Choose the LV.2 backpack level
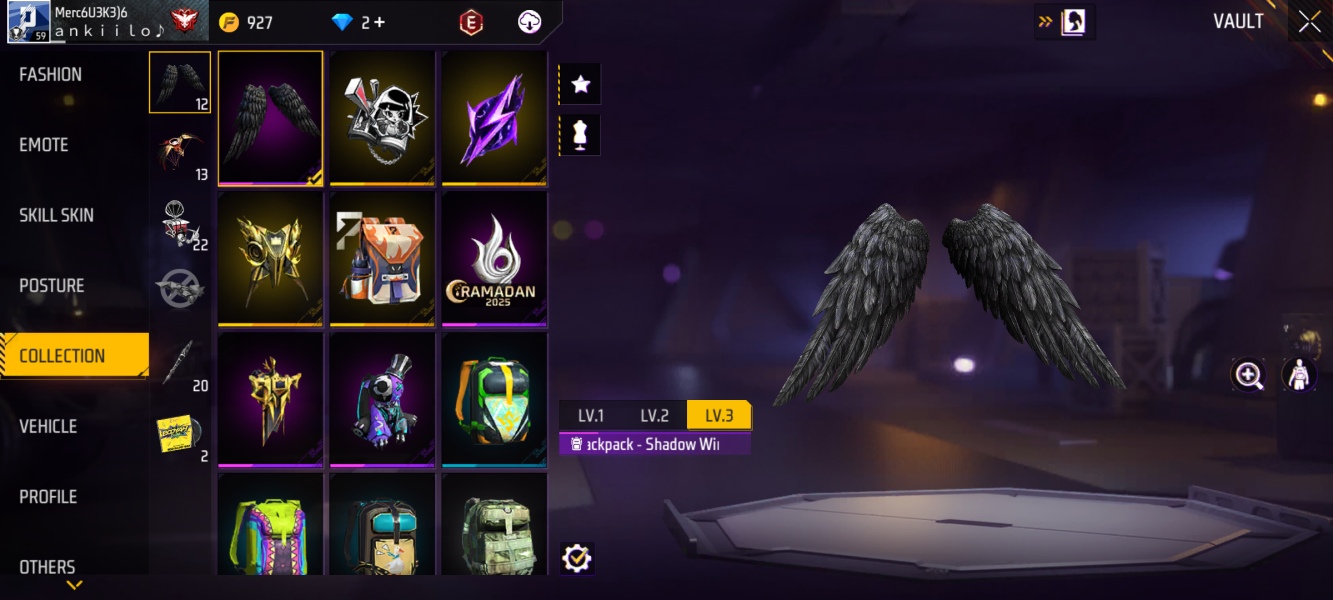 655,416
